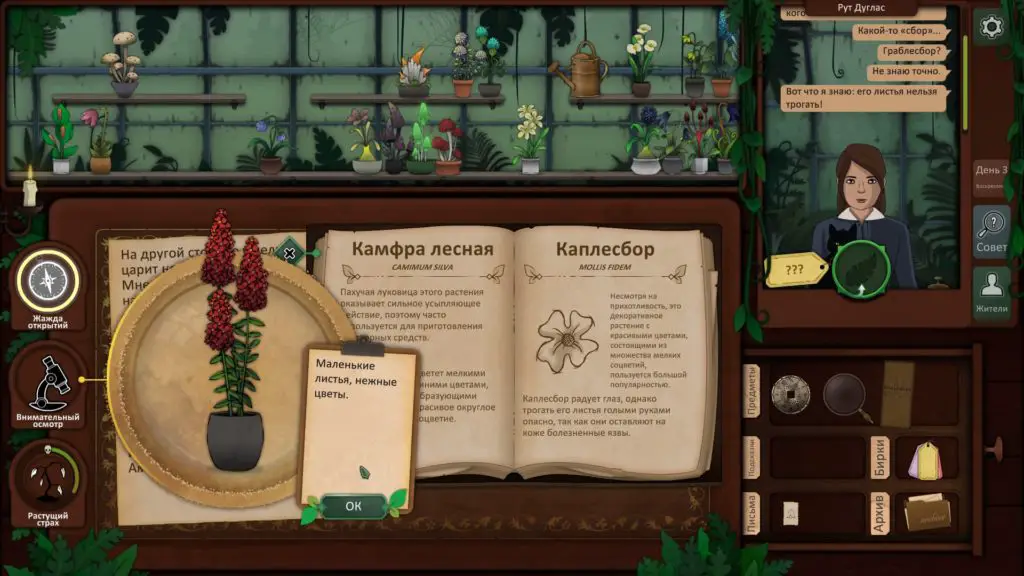Open the gear settings menu
Image resolution: width=1024 pixels, height=576 pixels.
point(990,27)
